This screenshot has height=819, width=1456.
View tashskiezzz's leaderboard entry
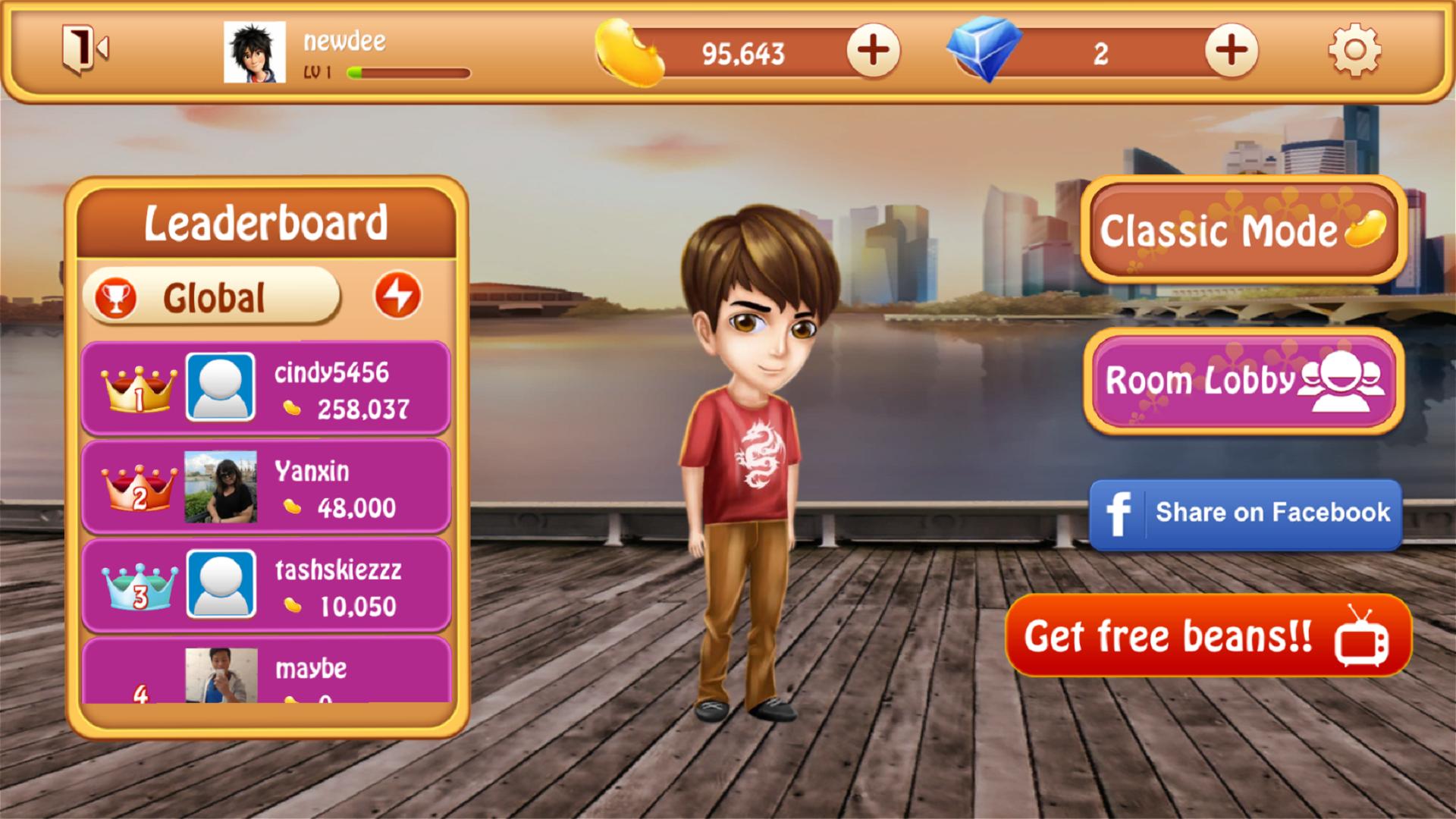266,585
